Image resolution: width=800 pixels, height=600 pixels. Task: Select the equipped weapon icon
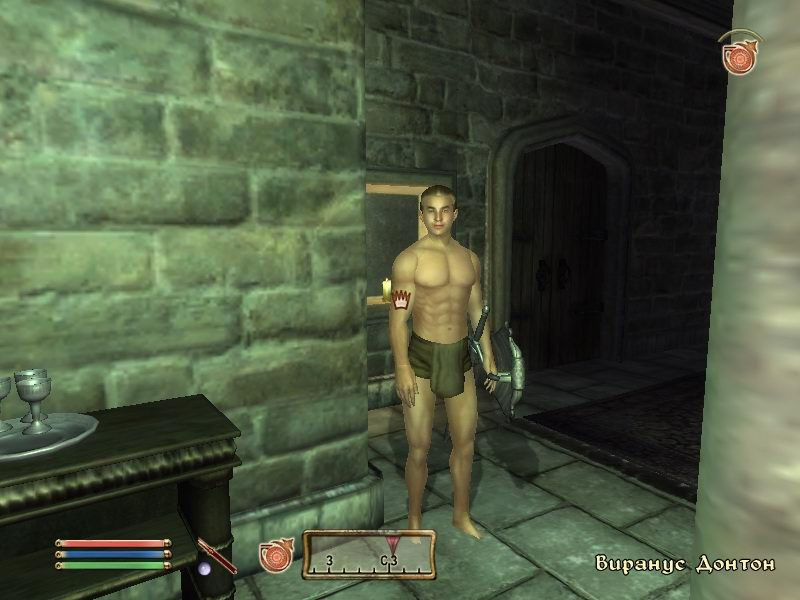pyautogui.click(x=216, y=554)
